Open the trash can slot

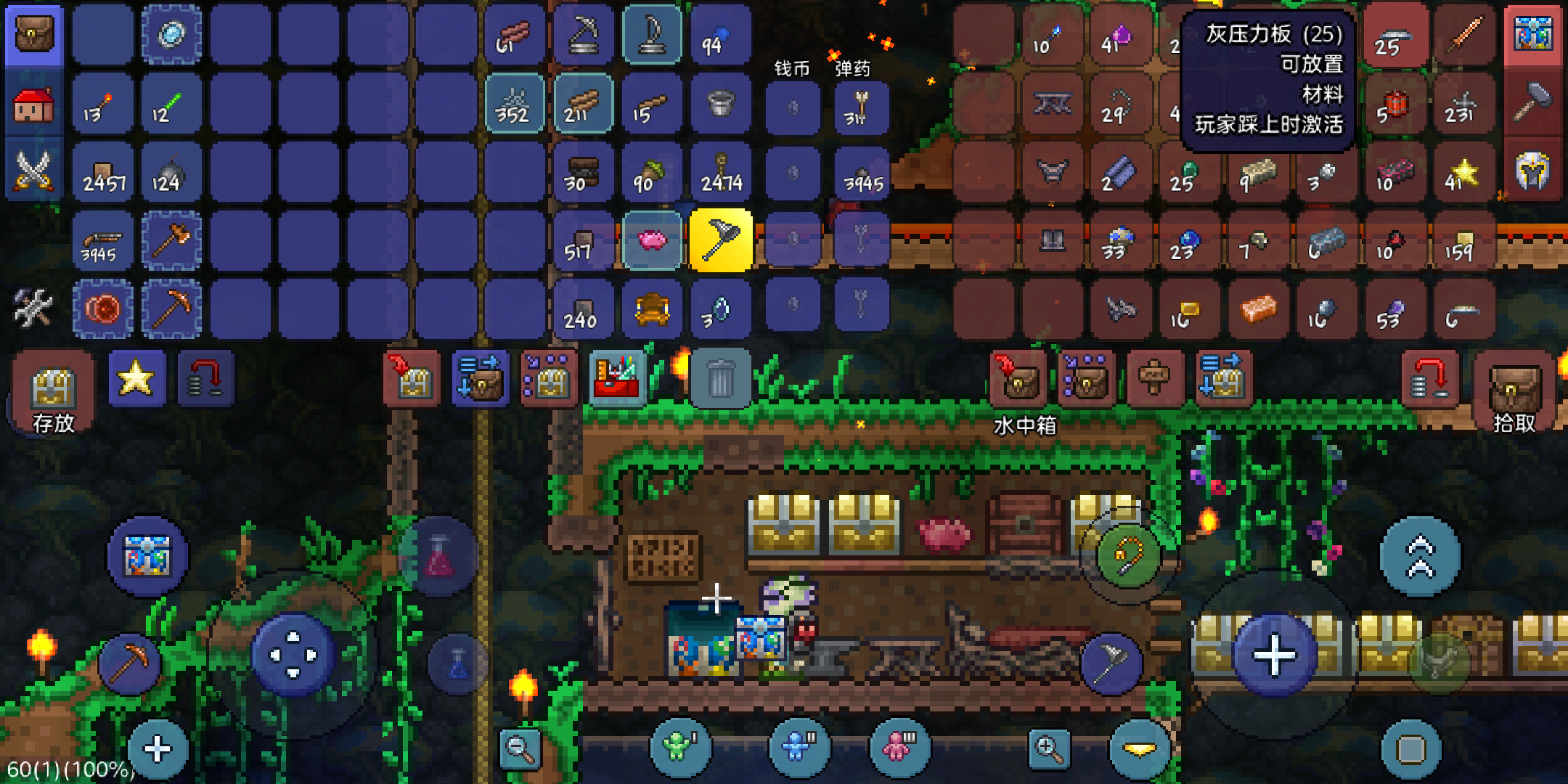pos(720,379)
